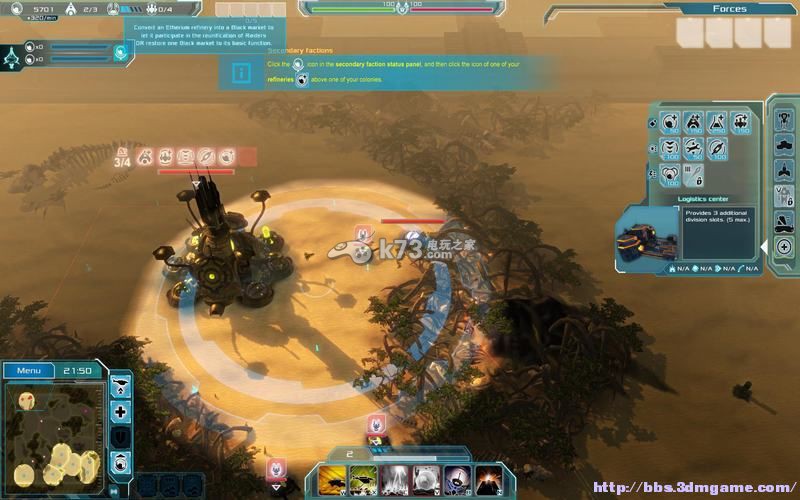Open the Menu button above the minimap

point(29,371)
